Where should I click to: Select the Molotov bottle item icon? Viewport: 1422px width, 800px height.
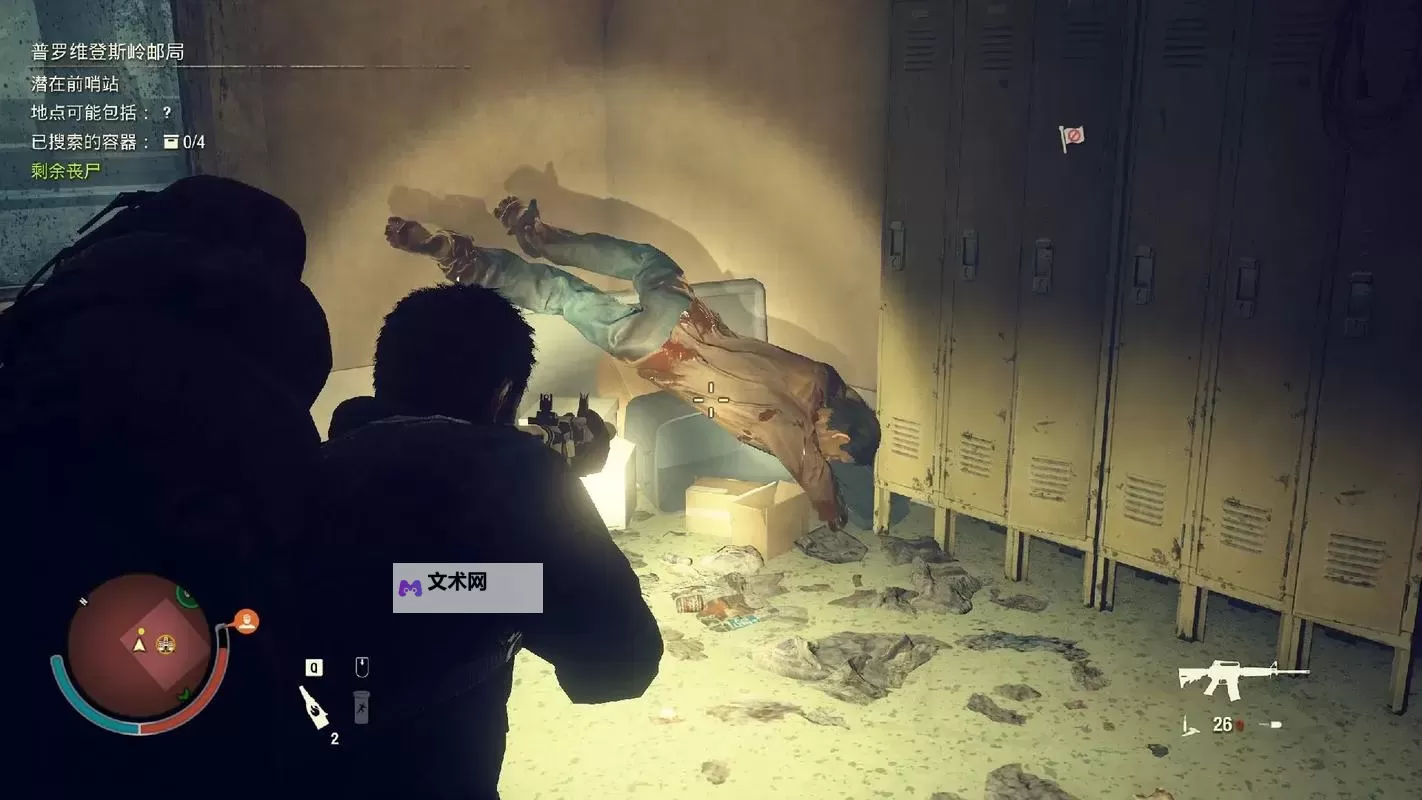(x=313, y=707)
